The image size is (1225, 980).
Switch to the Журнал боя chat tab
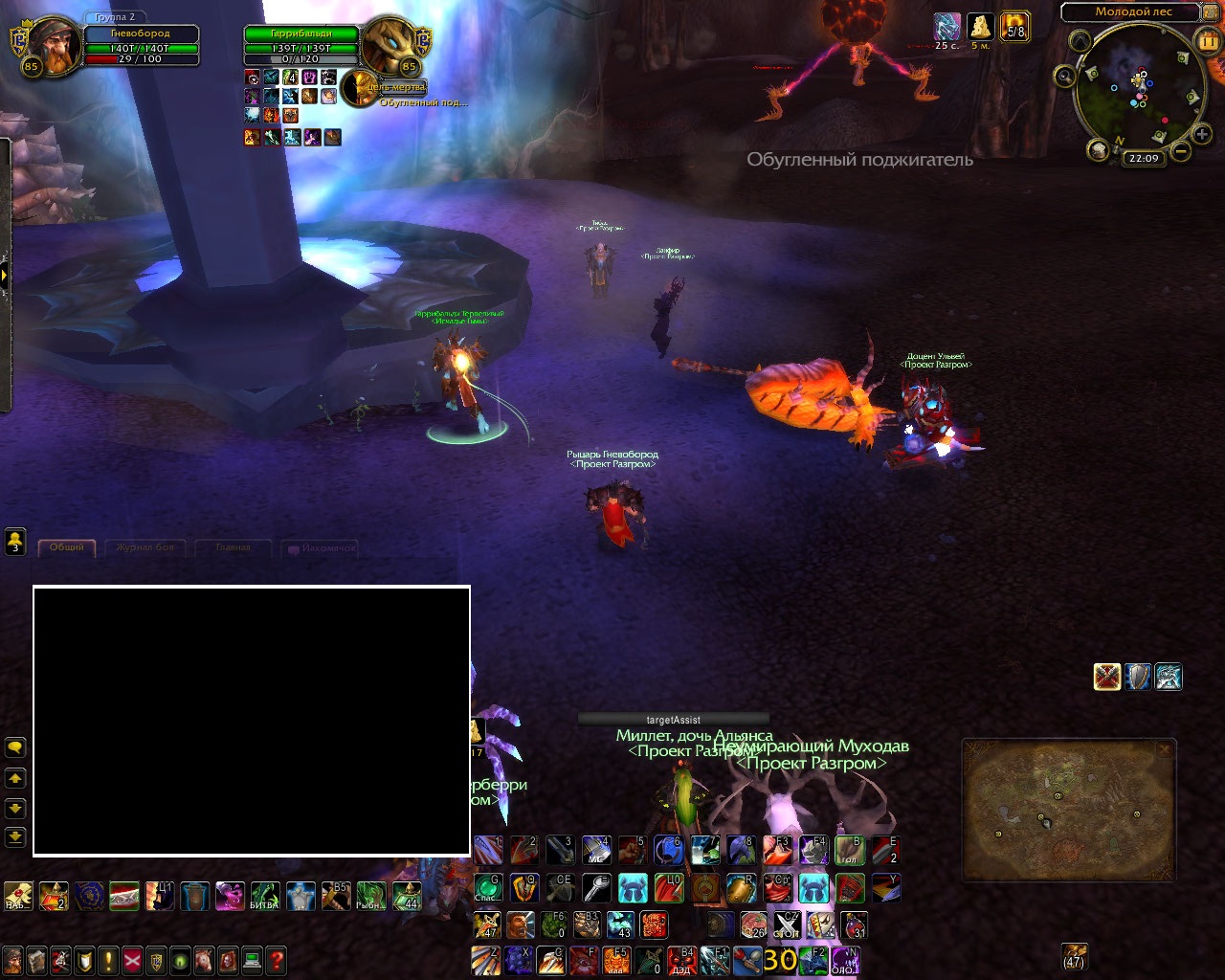(145, 547)
